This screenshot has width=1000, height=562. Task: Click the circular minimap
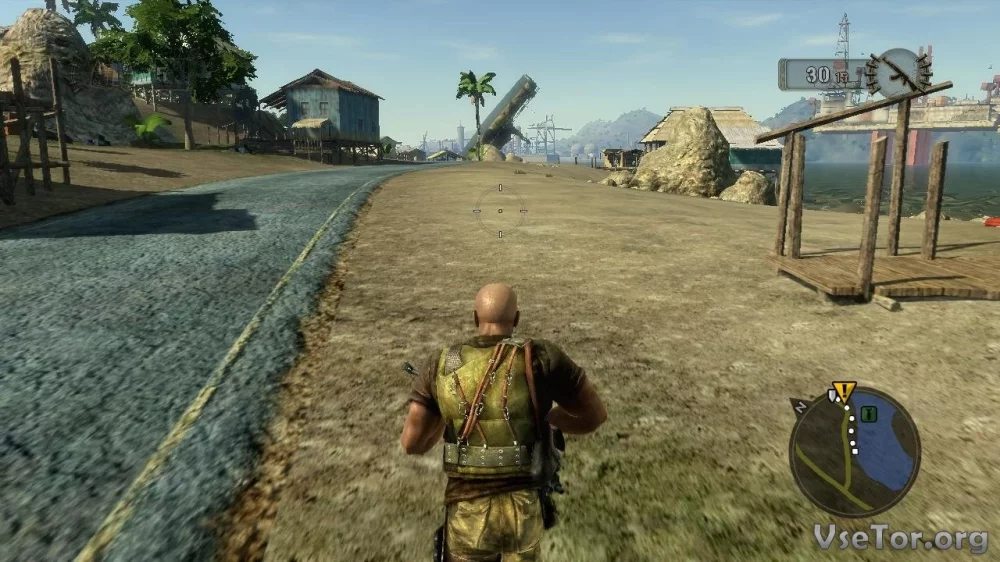click(853, 452)
